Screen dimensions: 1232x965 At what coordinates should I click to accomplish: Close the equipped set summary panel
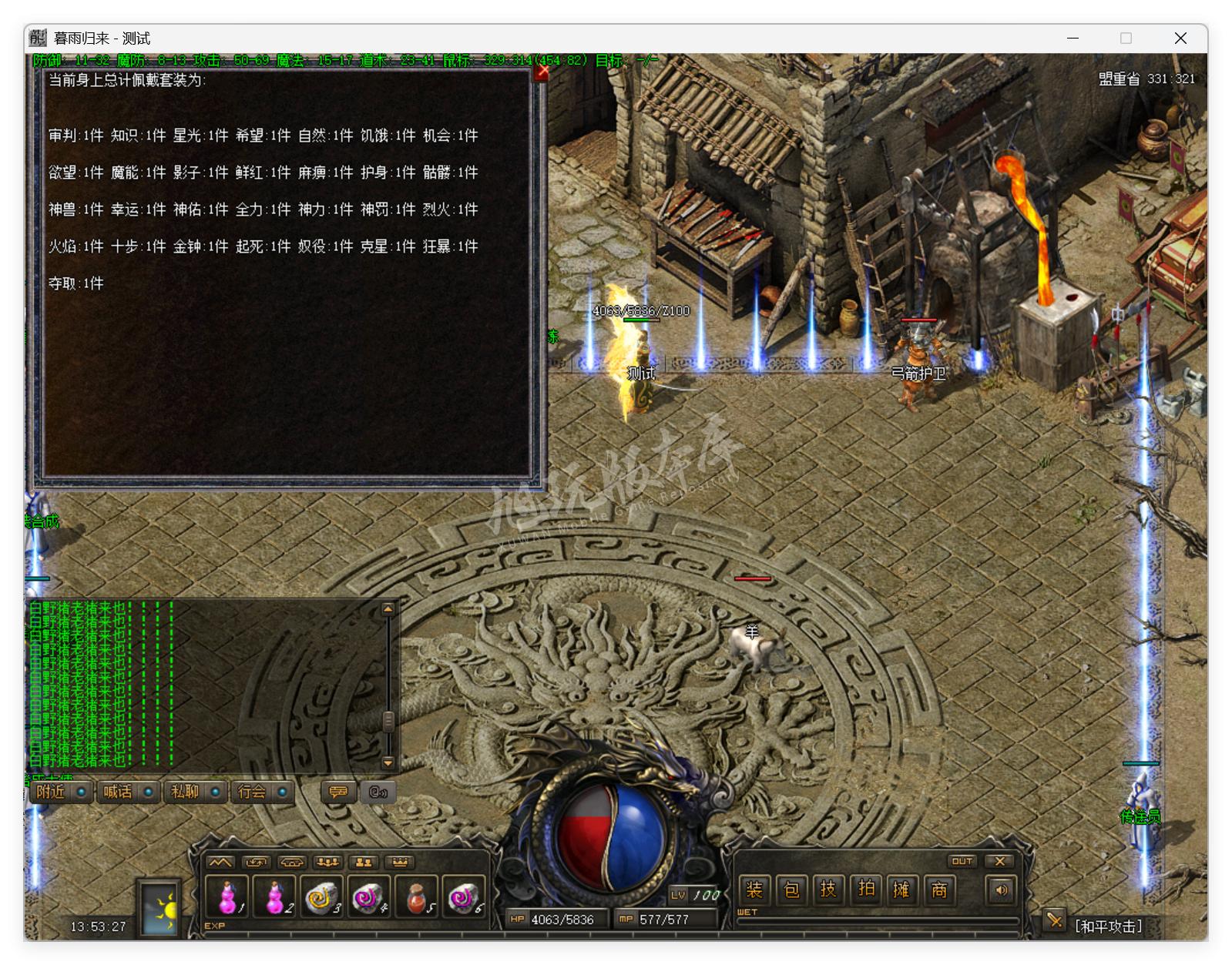point(542,72)
